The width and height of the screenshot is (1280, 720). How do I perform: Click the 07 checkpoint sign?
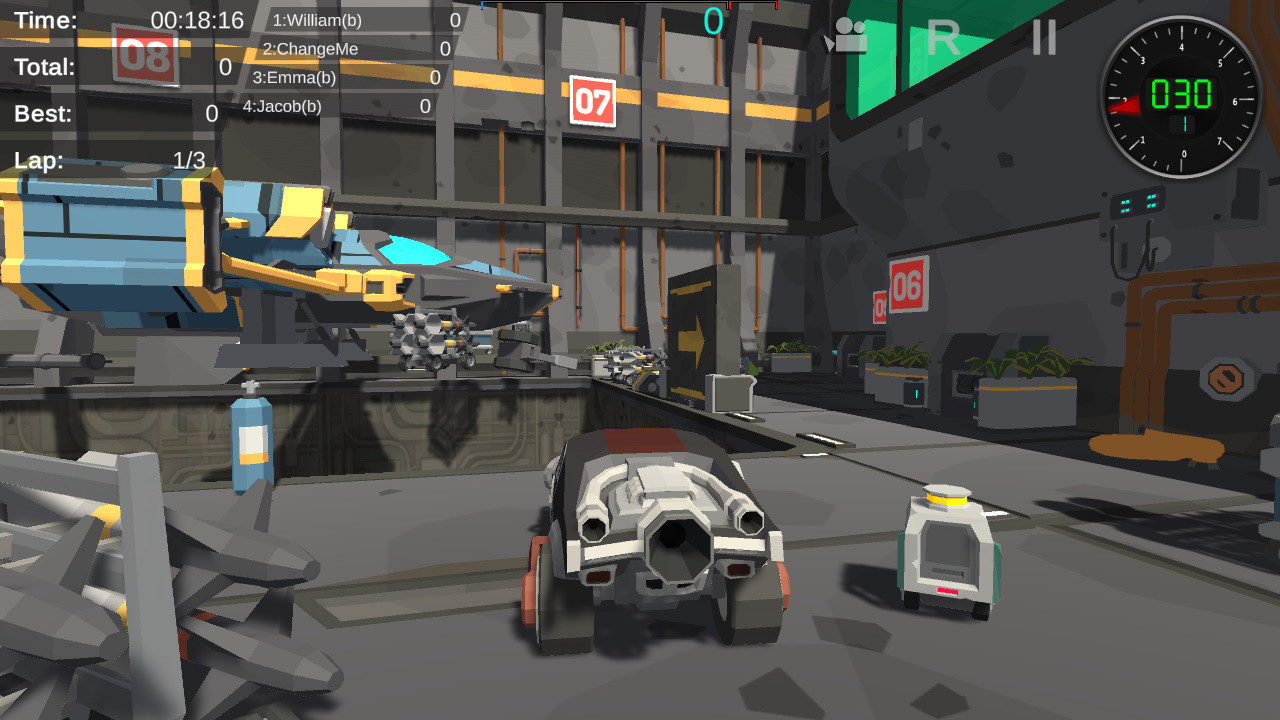point(592,103)
